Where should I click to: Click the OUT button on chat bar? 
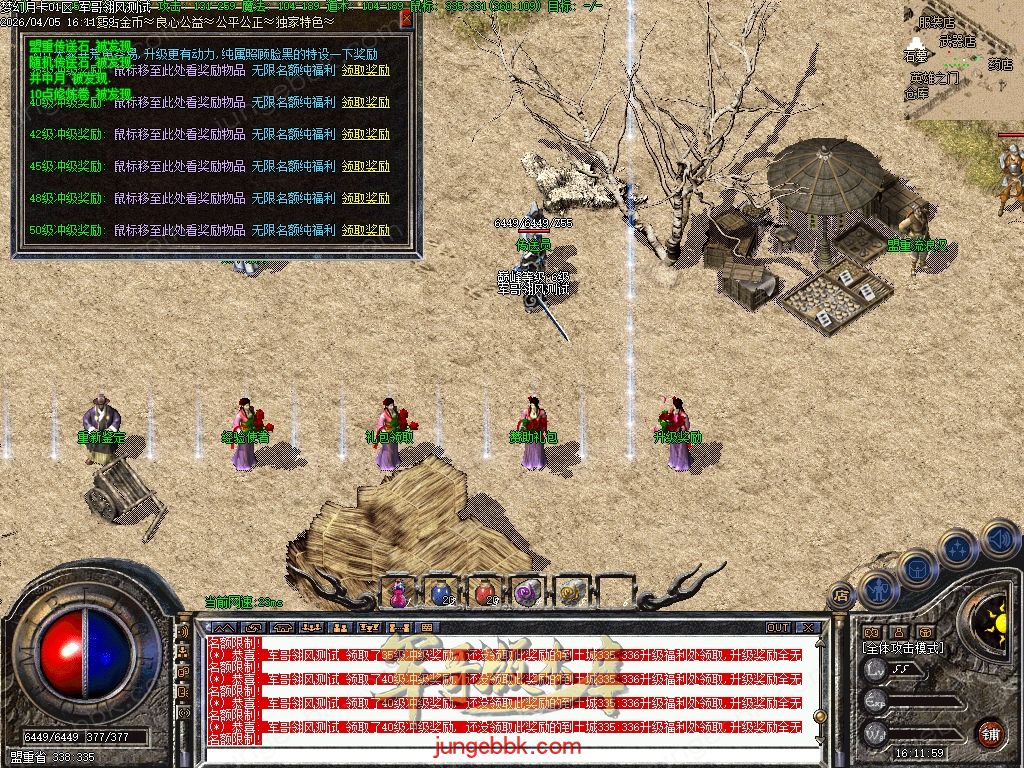point(777,628)
